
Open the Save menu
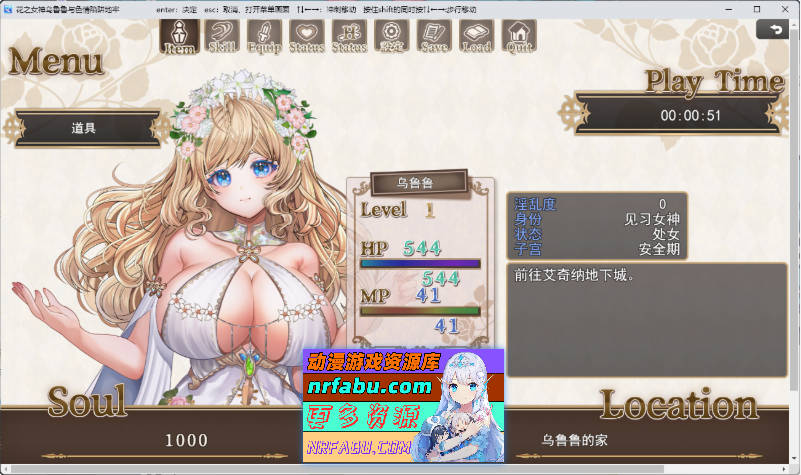pyautogui.click(x=434, y=35)
